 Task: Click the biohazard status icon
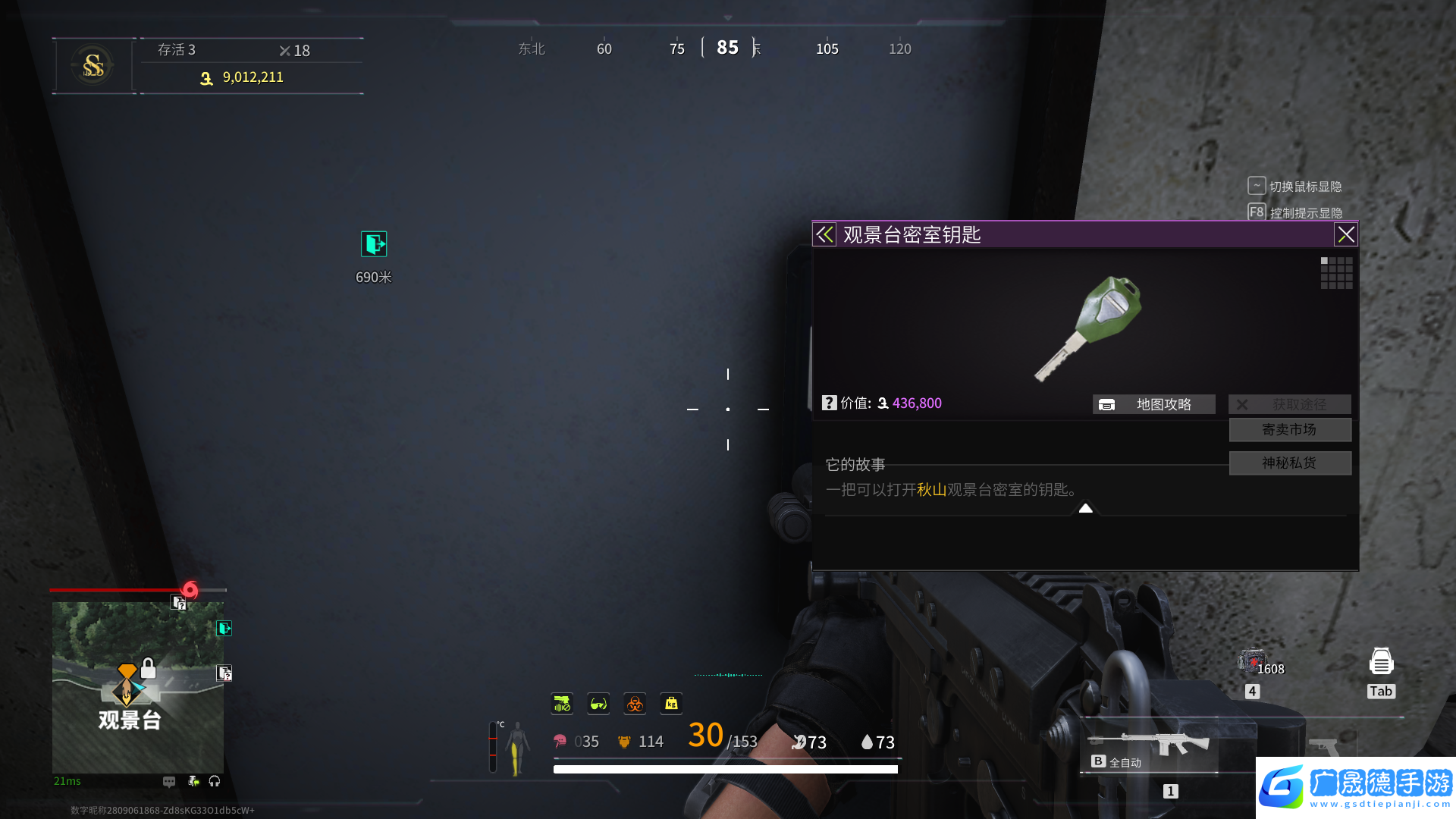(x=635, y=704)
